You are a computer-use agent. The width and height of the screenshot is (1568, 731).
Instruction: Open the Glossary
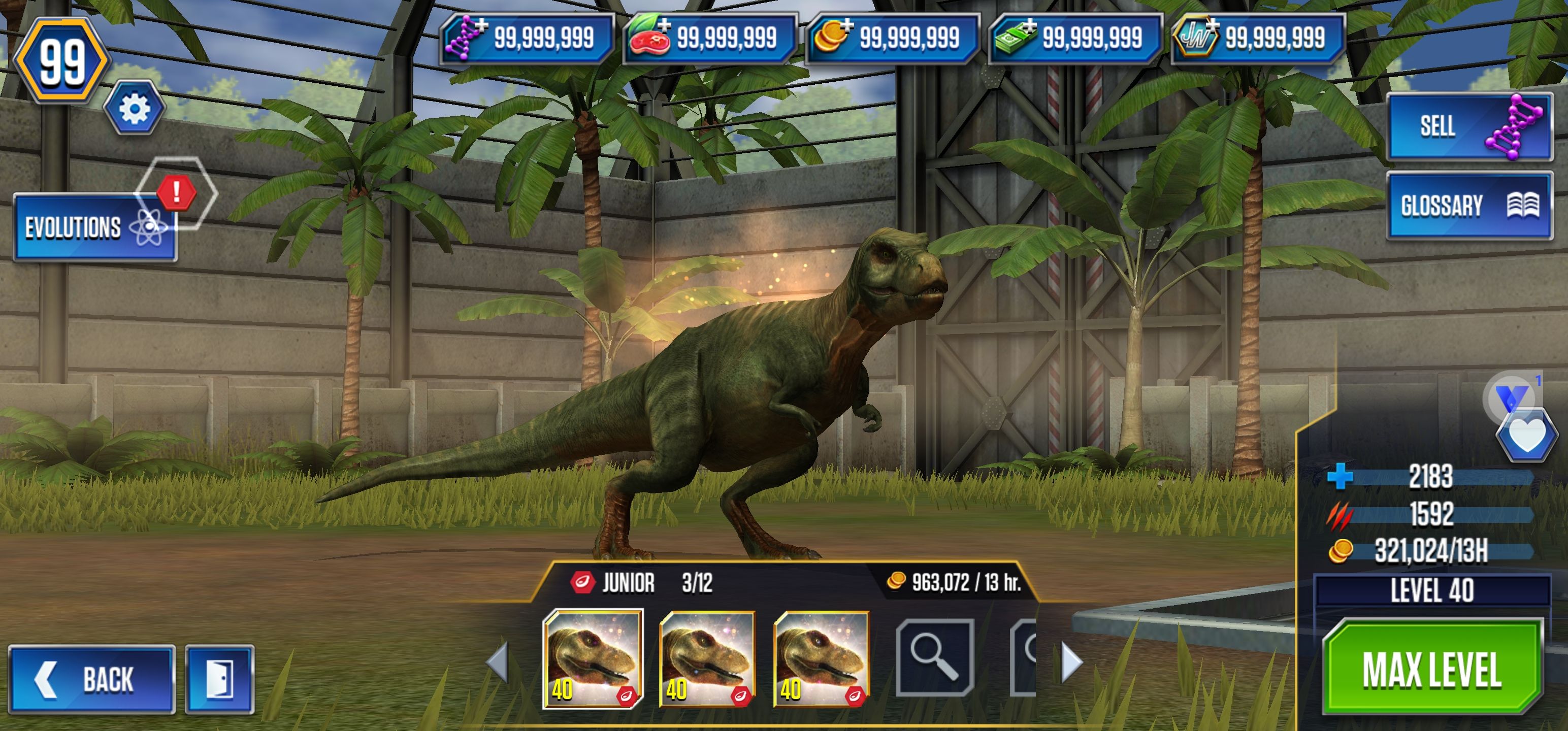click(x=1468, y=205)
